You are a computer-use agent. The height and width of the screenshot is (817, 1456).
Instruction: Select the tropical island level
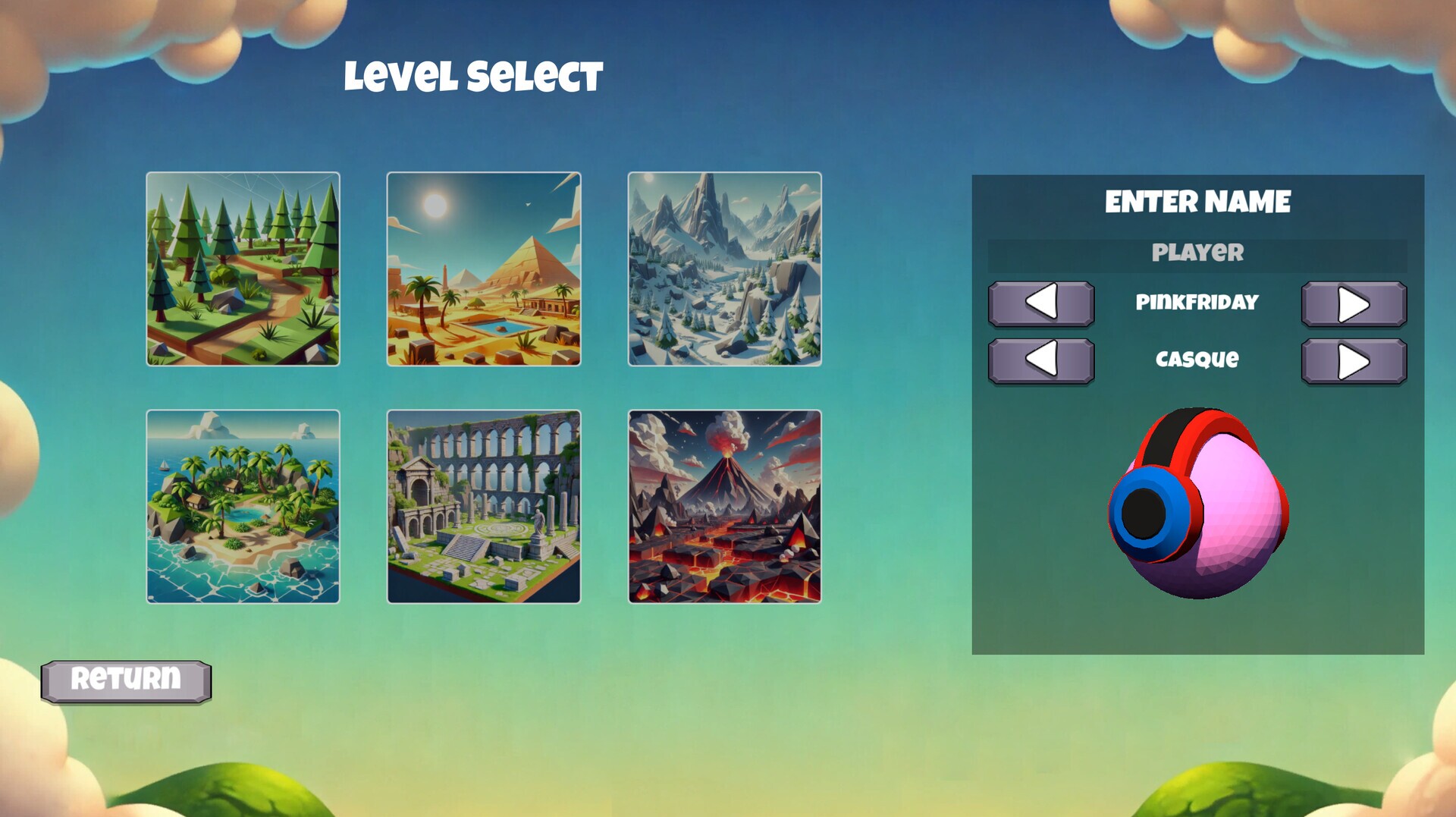coord(244,504)
